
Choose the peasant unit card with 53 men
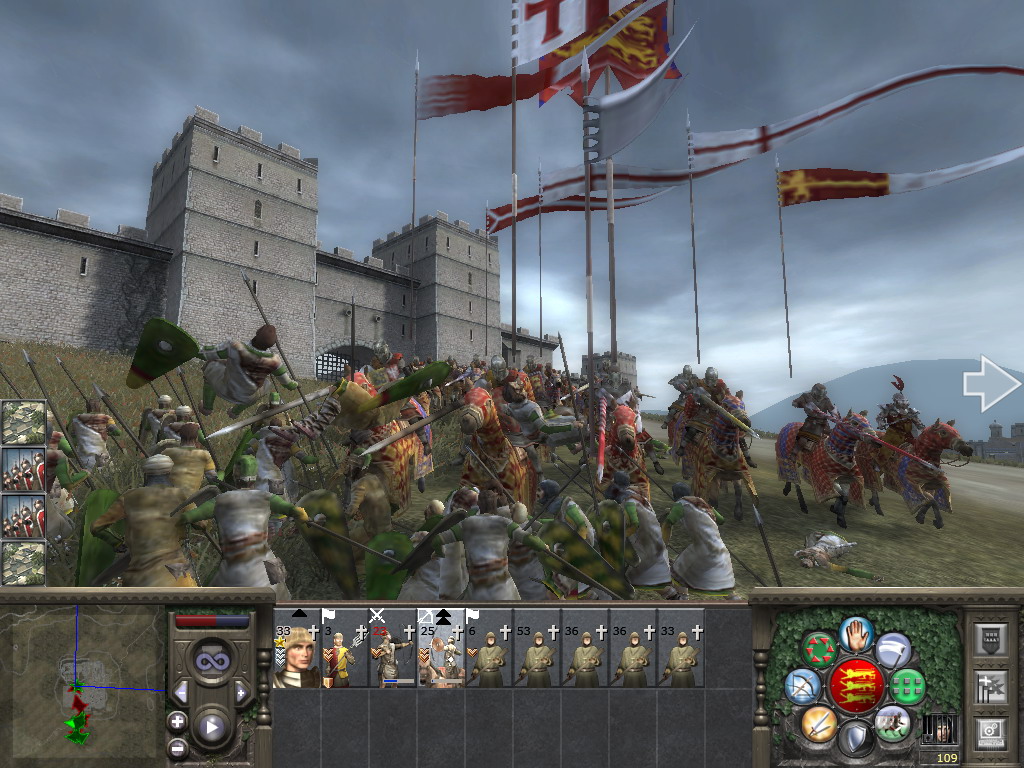pos(537,648)
